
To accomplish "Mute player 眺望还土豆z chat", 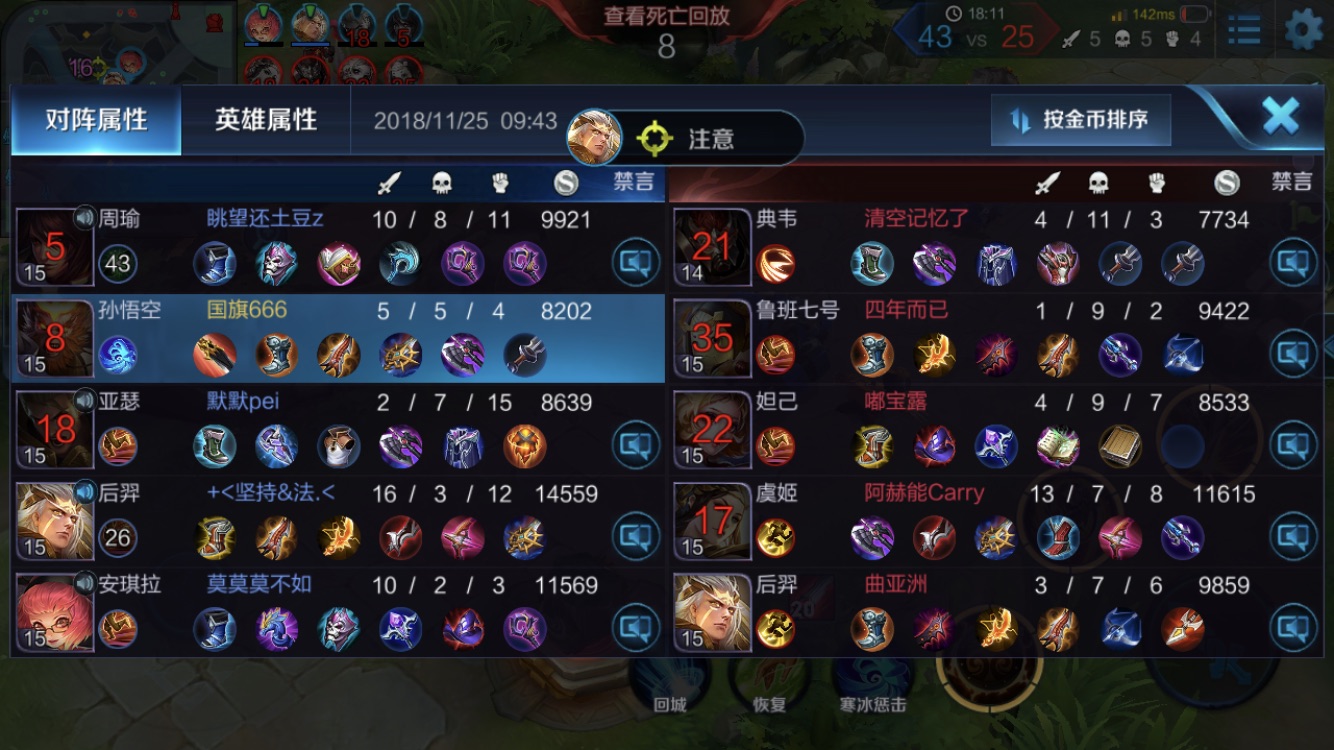I will click(x=636, y=262).
